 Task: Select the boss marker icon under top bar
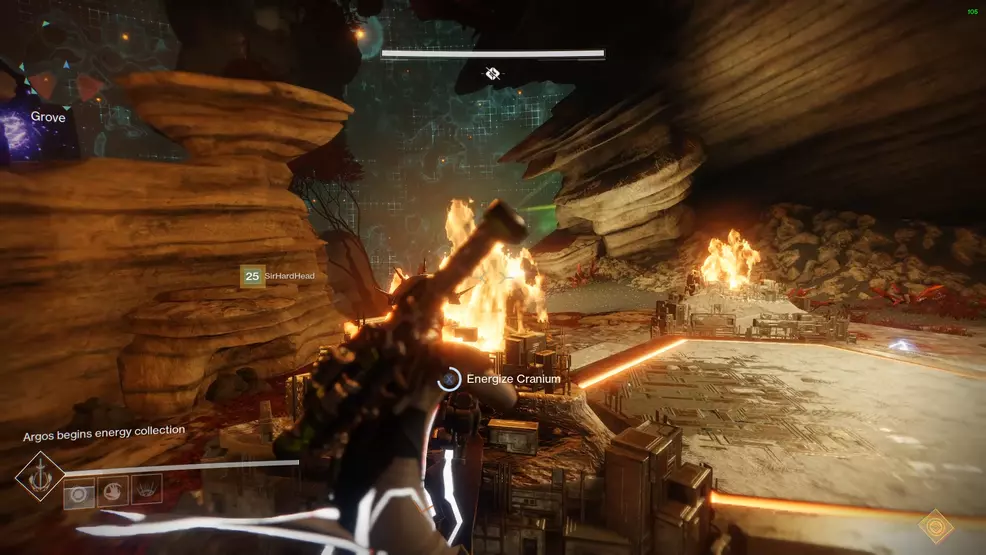point(492,73)
